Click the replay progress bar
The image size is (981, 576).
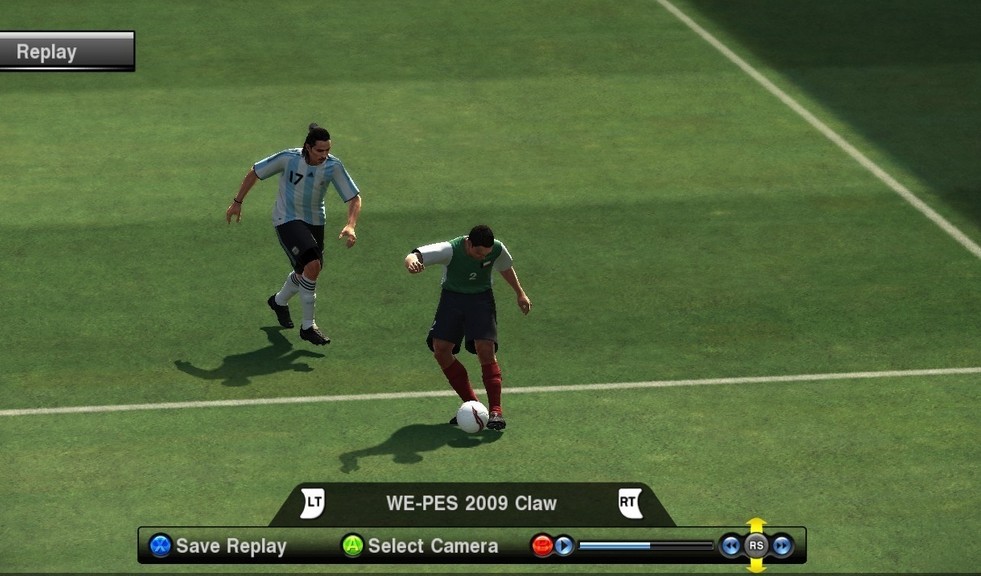coord(645,546)
